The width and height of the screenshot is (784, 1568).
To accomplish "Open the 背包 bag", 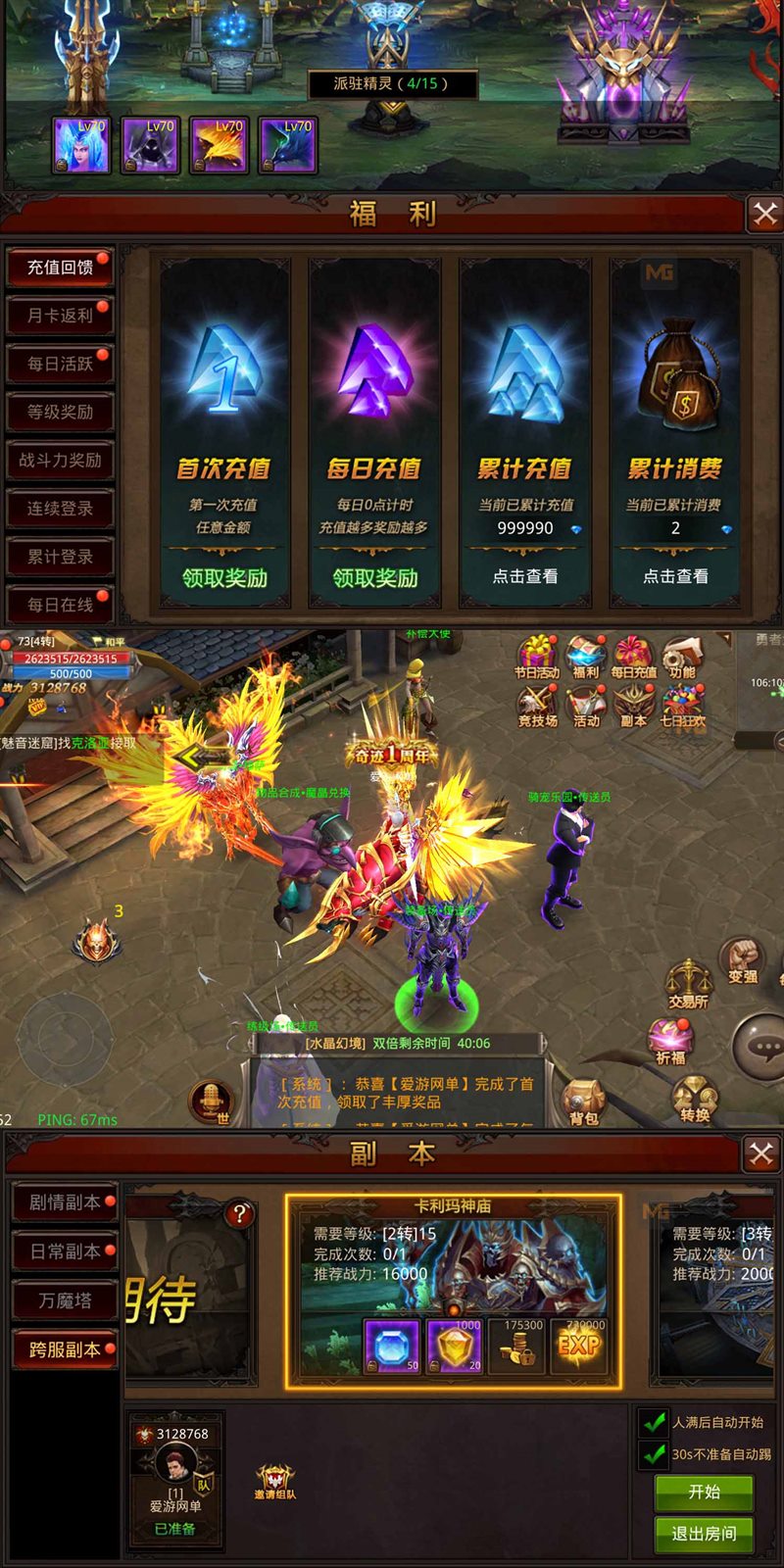I will pos(583,1102).
